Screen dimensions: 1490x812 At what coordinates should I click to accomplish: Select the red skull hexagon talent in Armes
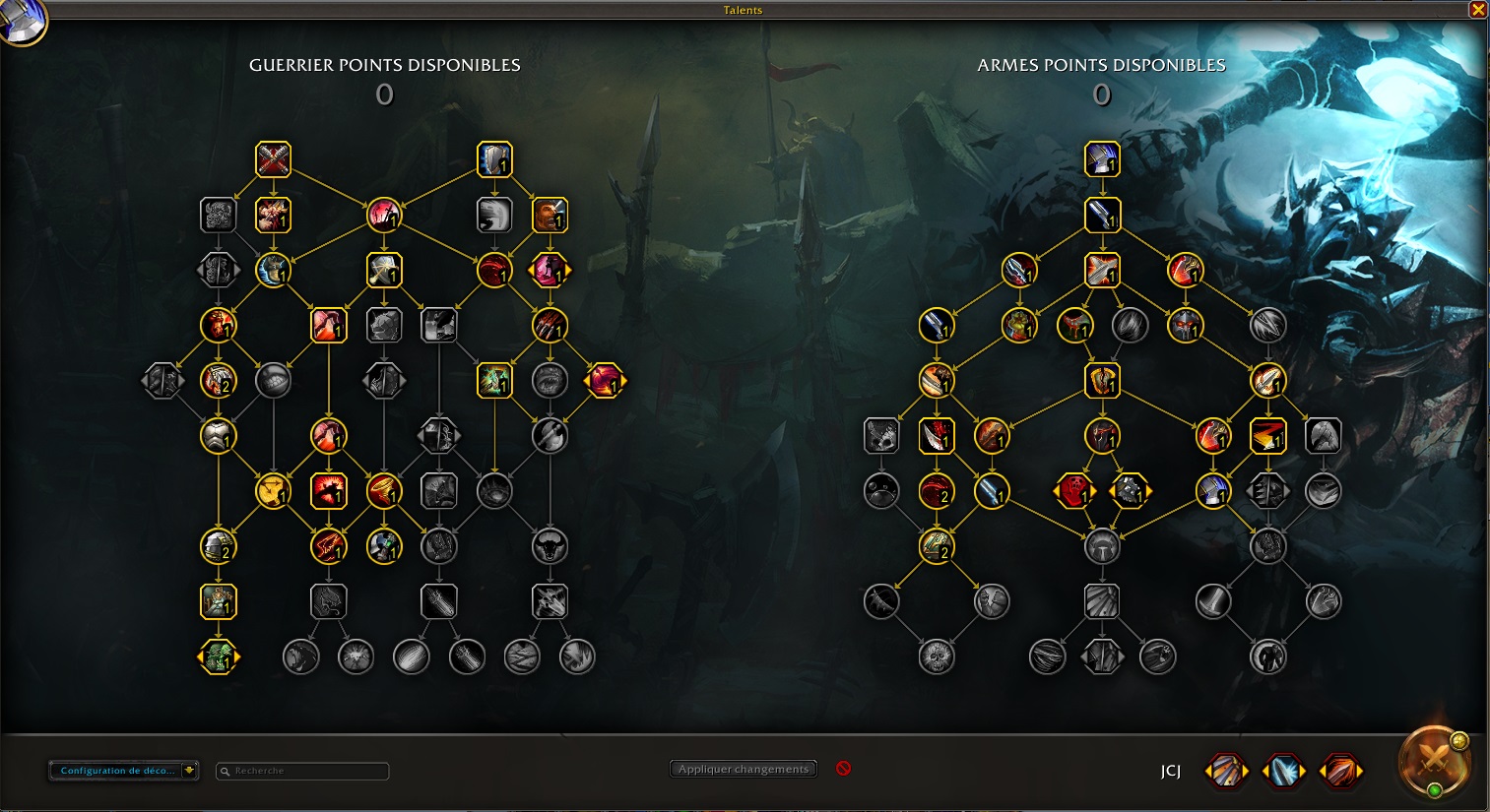tap(1074, 490)
